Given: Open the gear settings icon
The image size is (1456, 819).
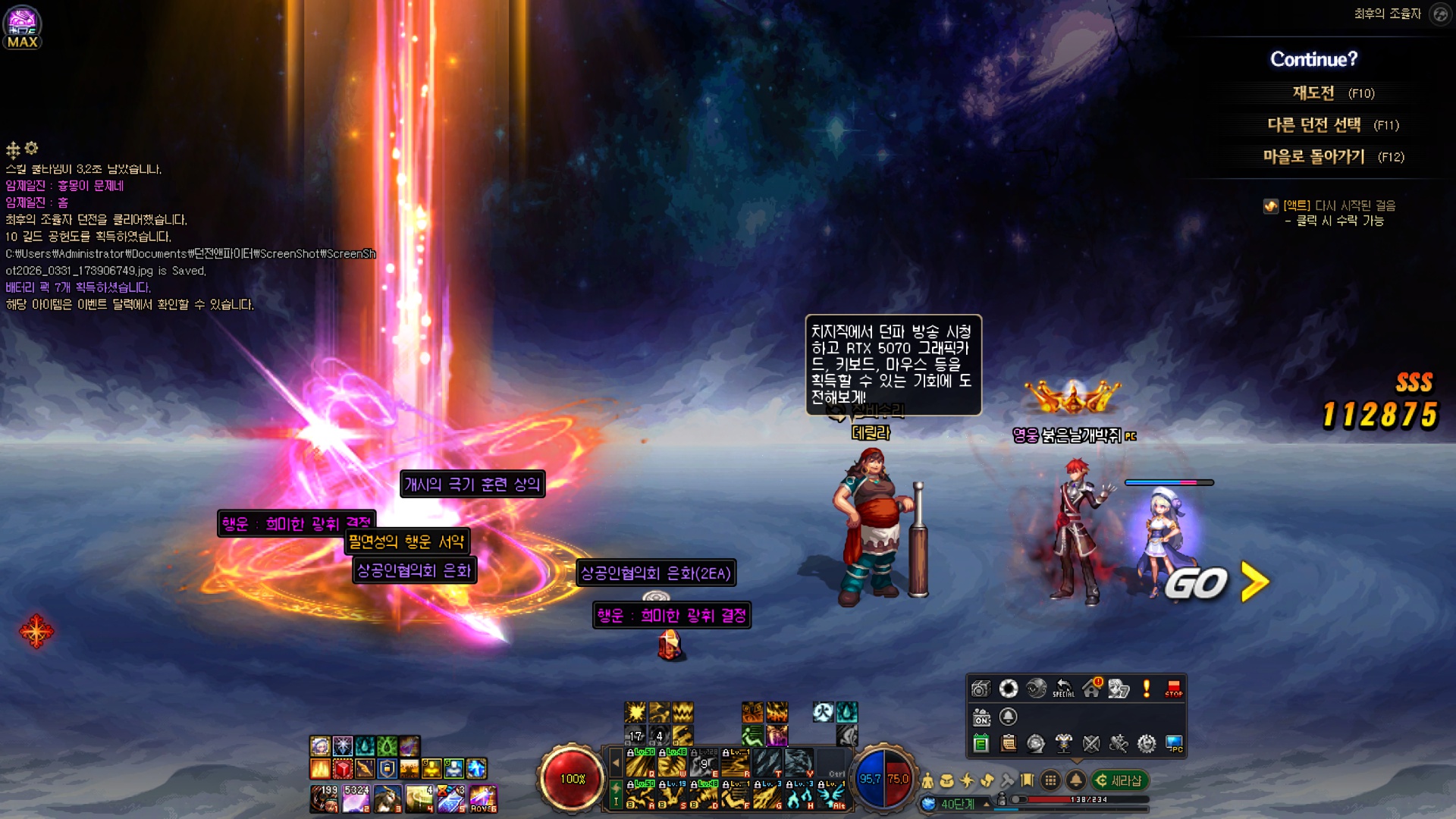Looking at the screenshot, I should coord(1147,744).
